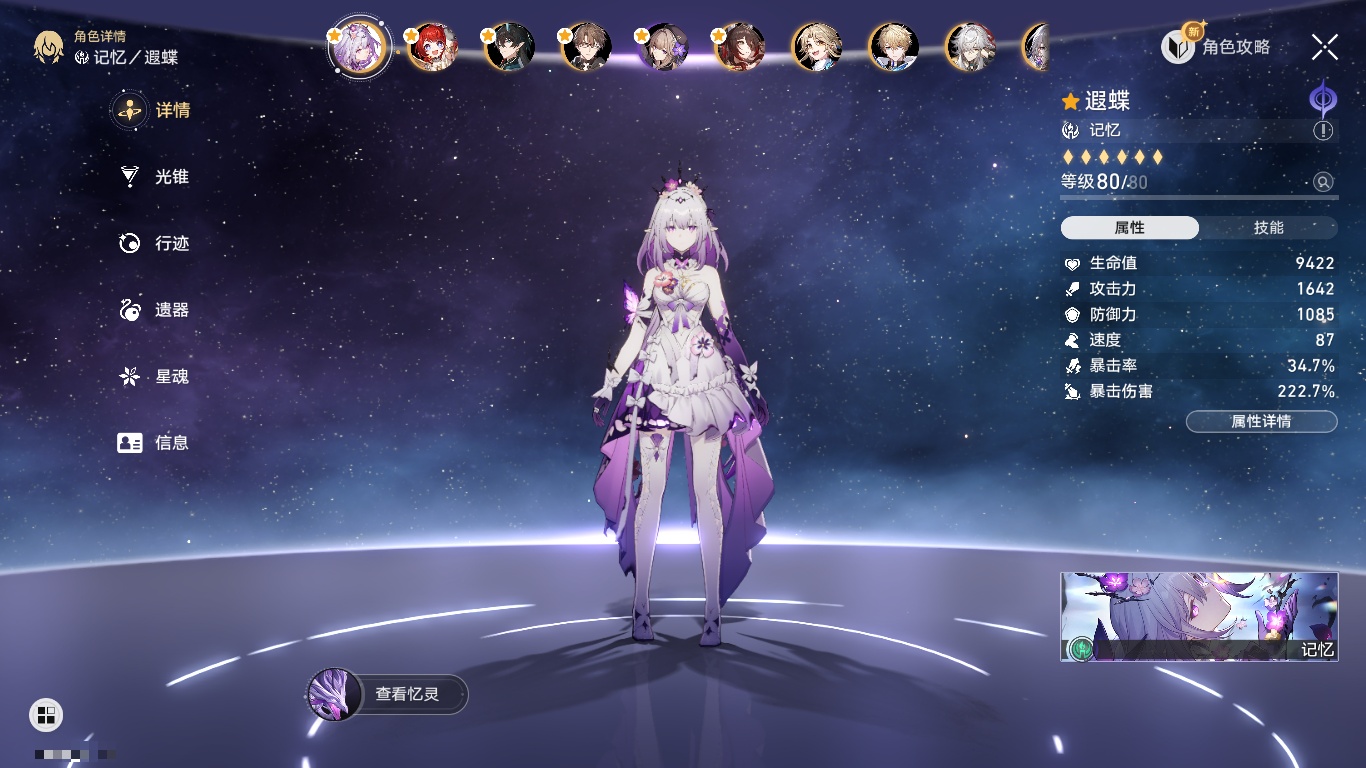Open the grid menu button
This screenshot has height=768, width=1366.
pos(46,714)
